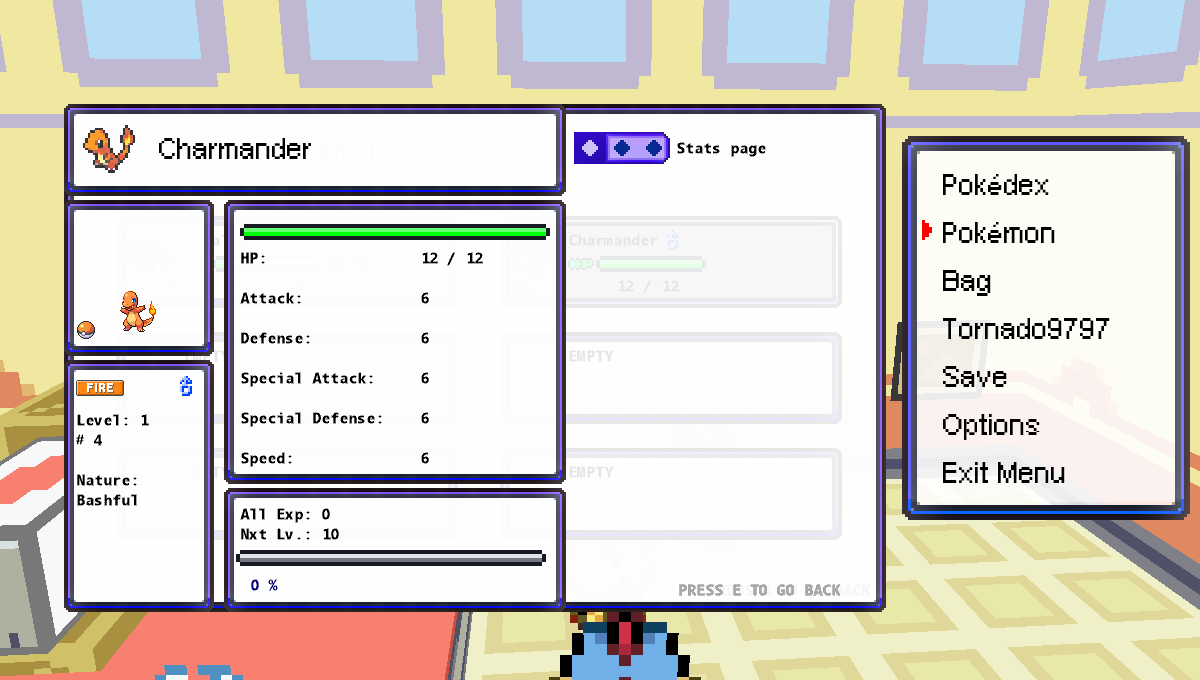Select the Pokémon menu entry
1200x680 pixels.
click(x=997, y=234)
